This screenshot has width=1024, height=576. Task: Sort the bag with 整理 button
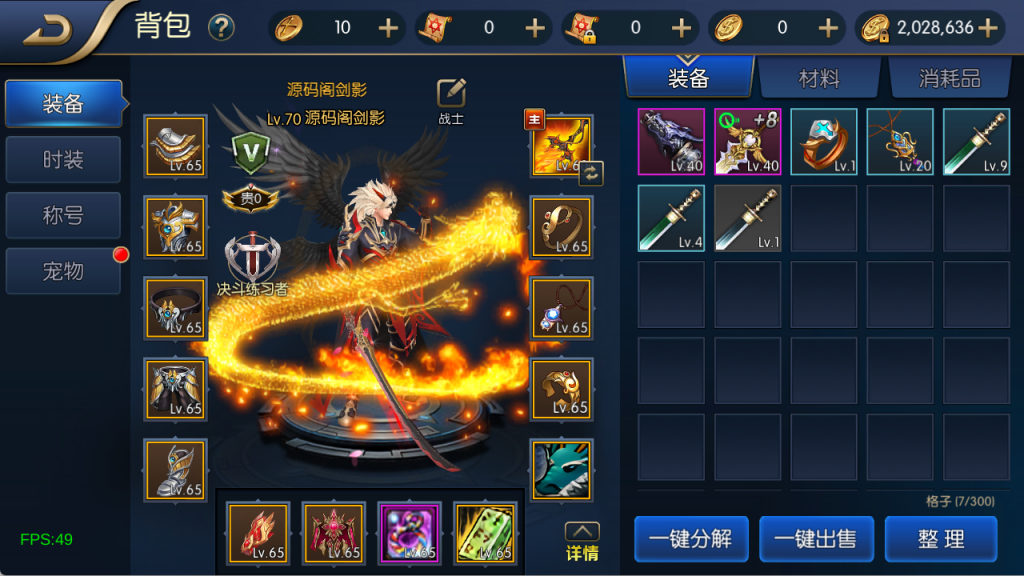click(x=941, y=539)
